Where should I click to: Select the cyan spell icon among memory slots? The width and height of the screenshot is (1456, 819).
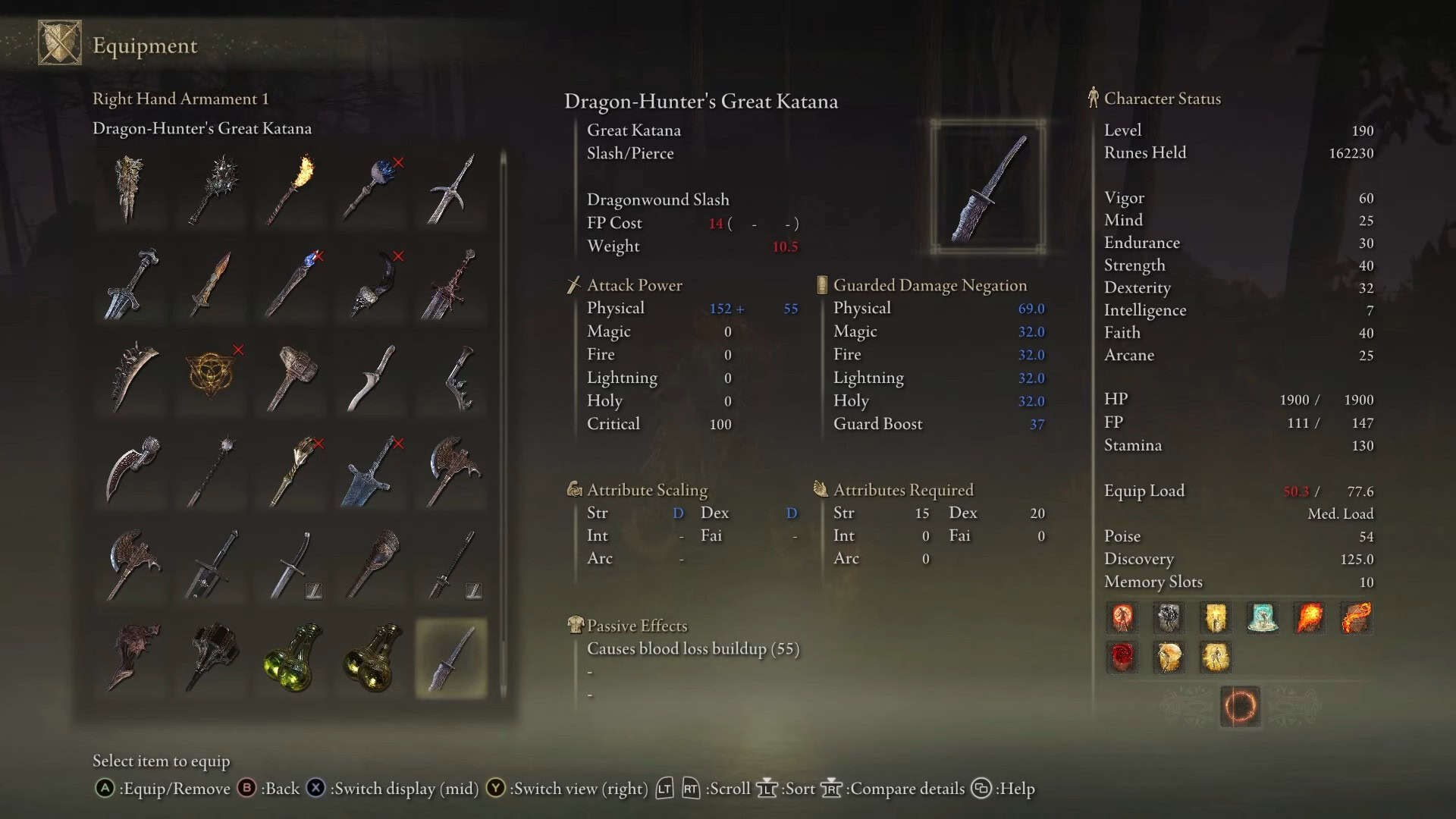pos(1263,619)
